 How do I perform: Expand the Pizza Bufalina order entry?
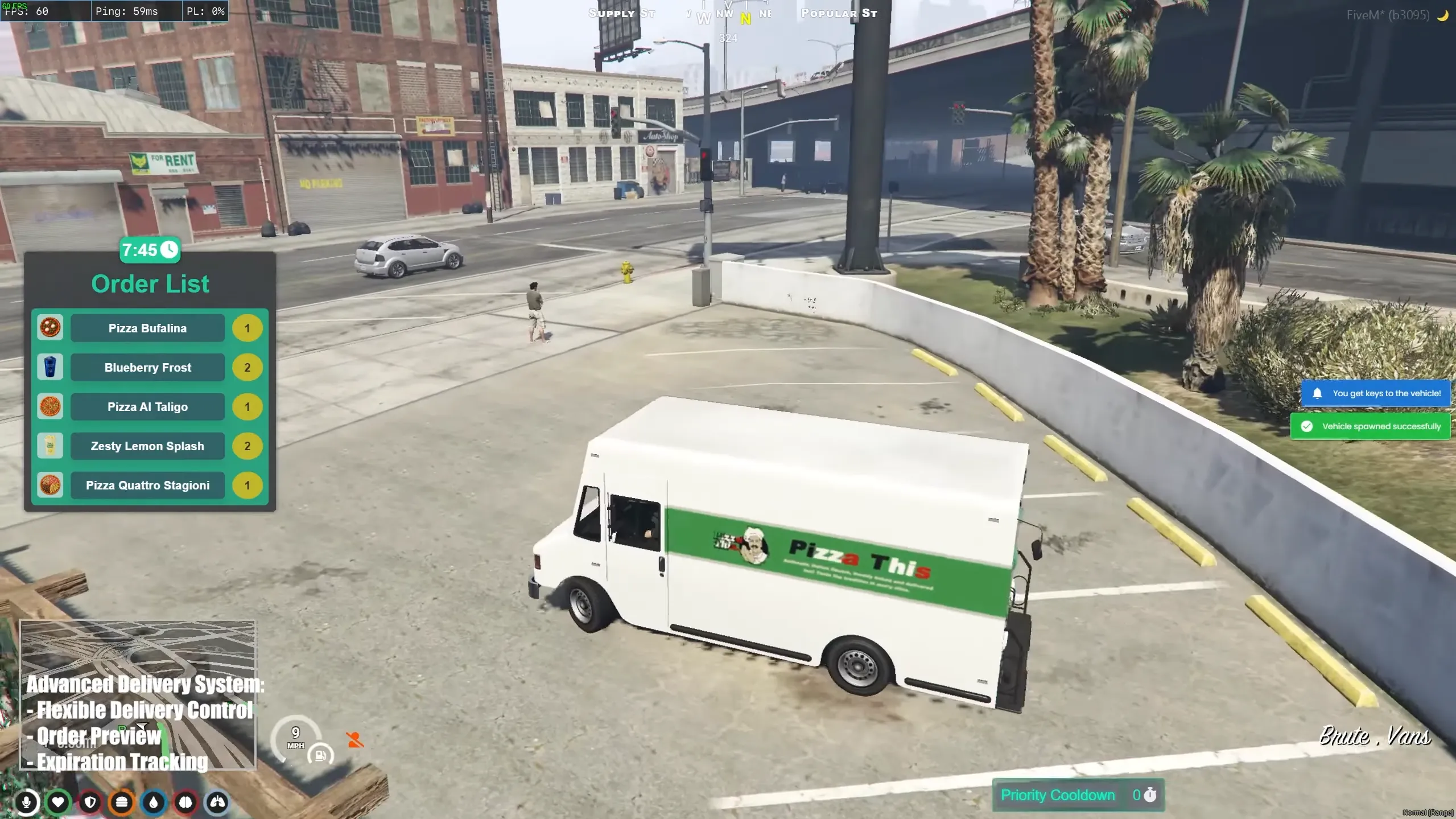point(147,328)
